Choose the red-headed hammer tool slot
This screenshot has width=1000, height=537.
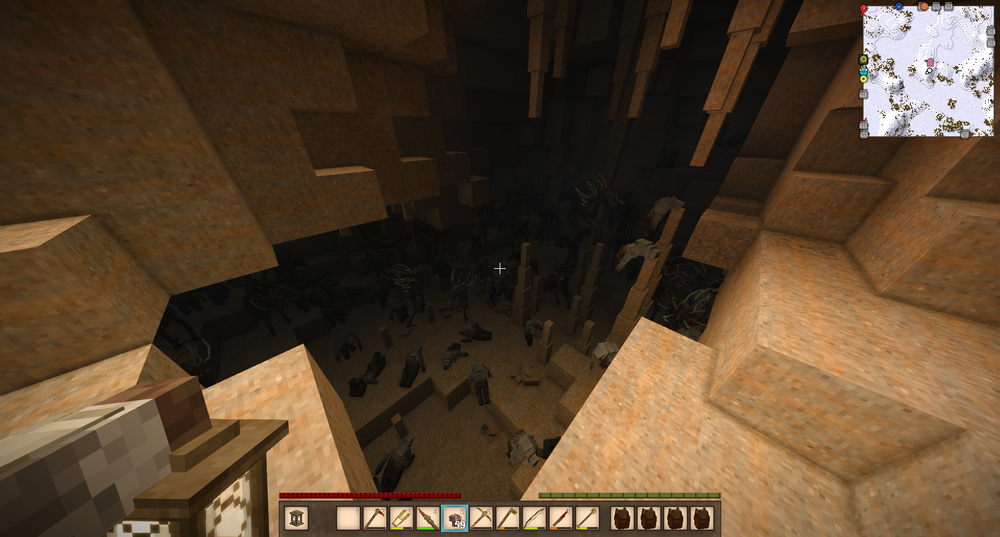point(374,518)
